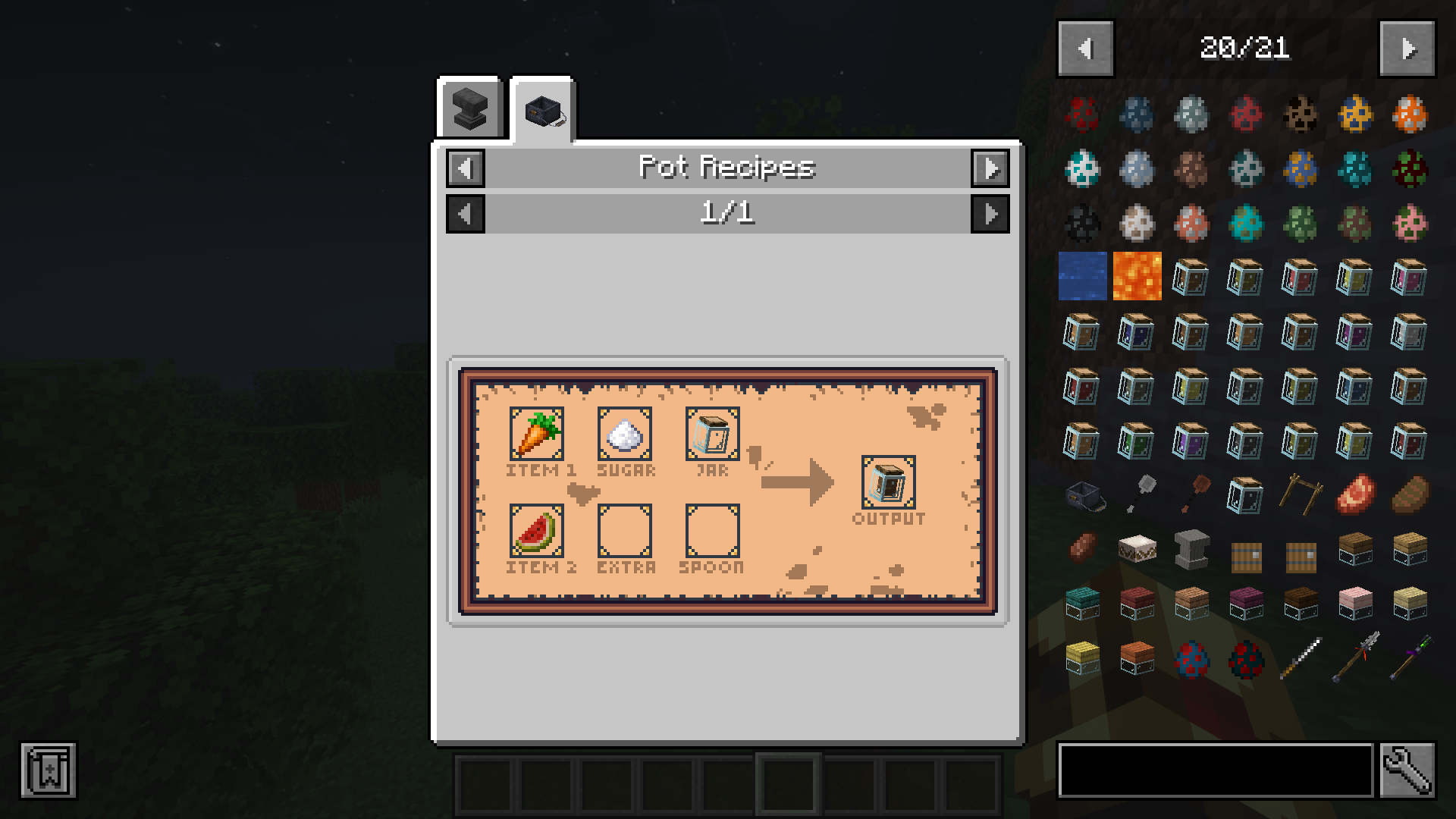This screenshot has height=819, width=1456.
Task: Pick the lava texture from the item list
Action: point(1136,278)
